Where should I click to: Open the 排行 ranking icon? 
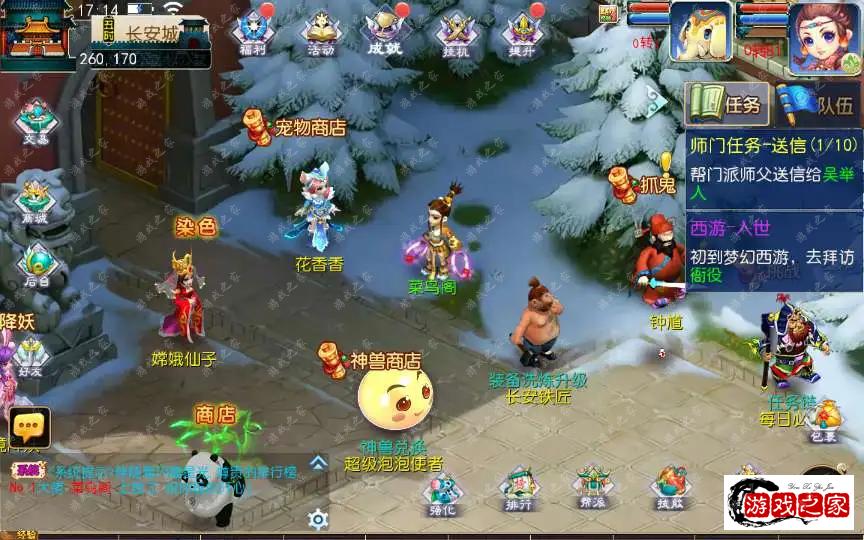point(518,488)
